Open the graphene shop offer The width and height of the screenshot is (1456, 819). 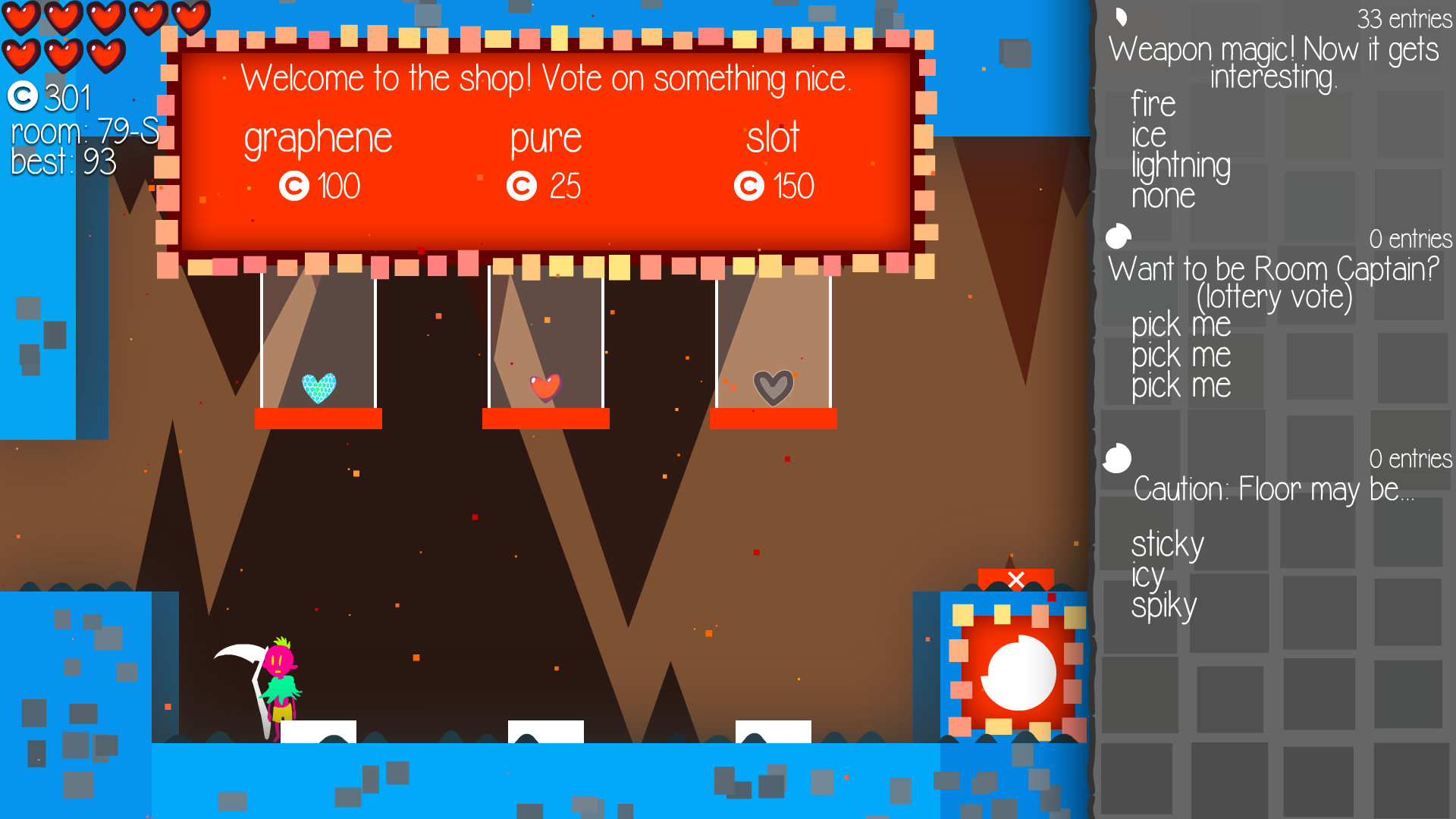click(318, 137)
